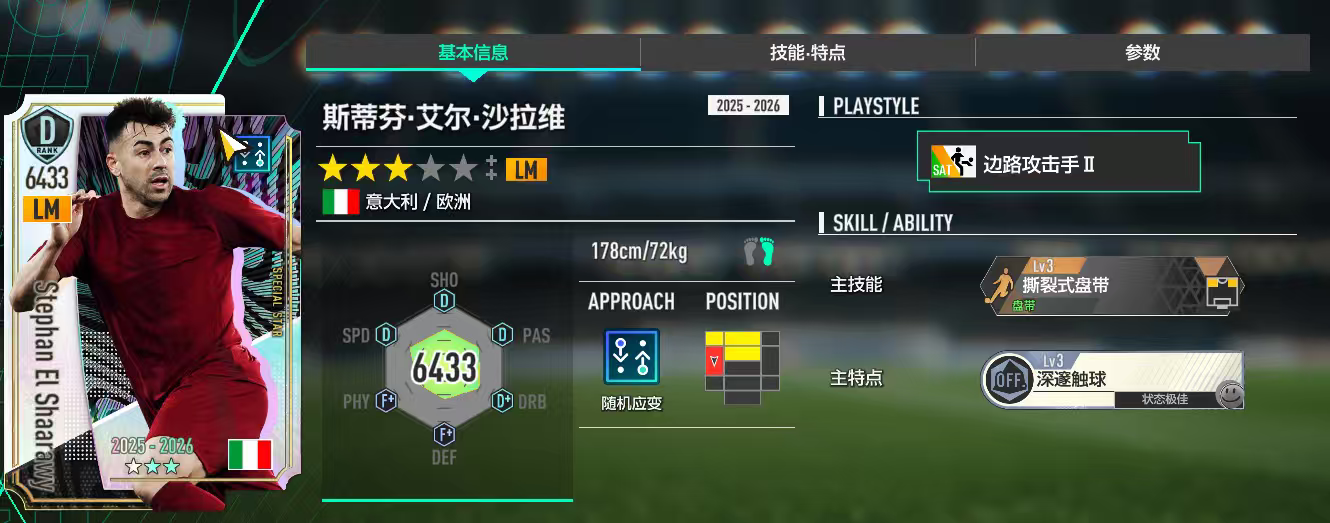
Task: Click the hexagon stat chart showing 6433
Action: coord(446,366)
